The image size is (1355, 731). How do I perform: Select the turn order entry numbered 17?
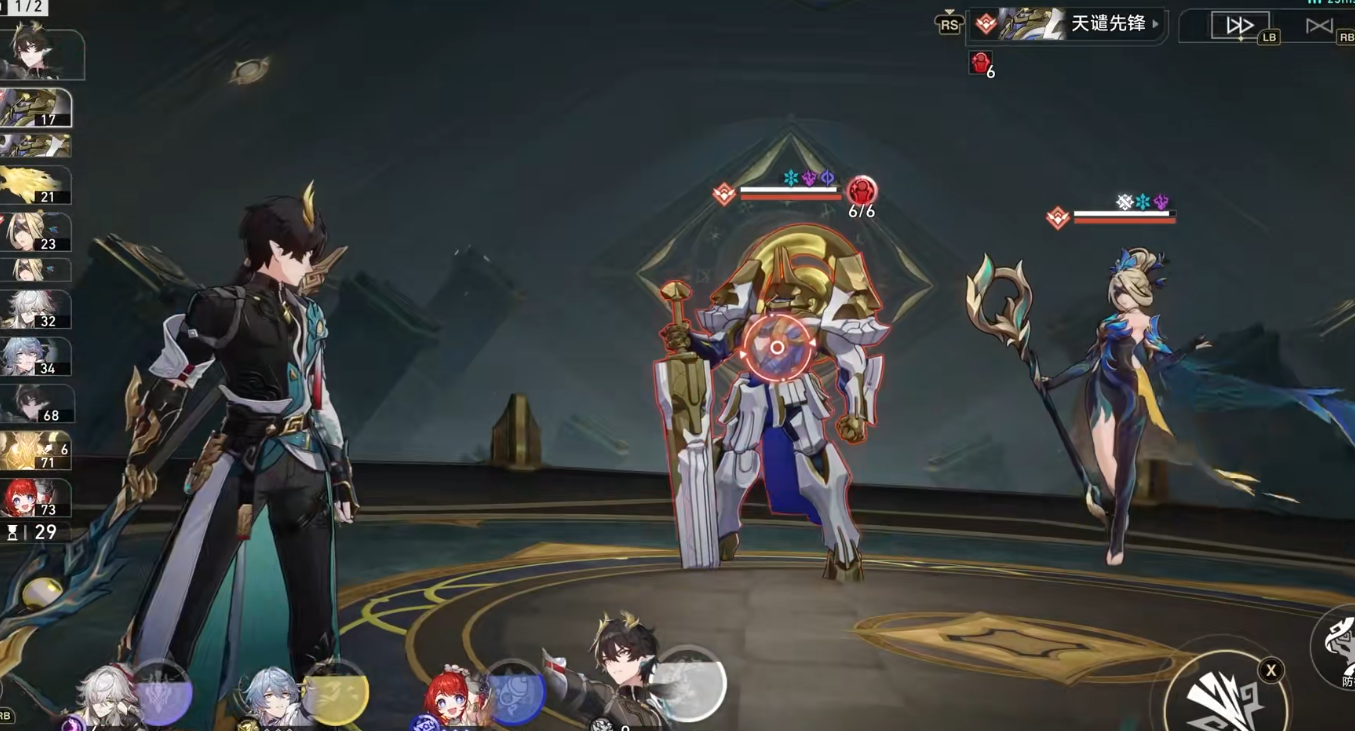[x=36, y=108]
